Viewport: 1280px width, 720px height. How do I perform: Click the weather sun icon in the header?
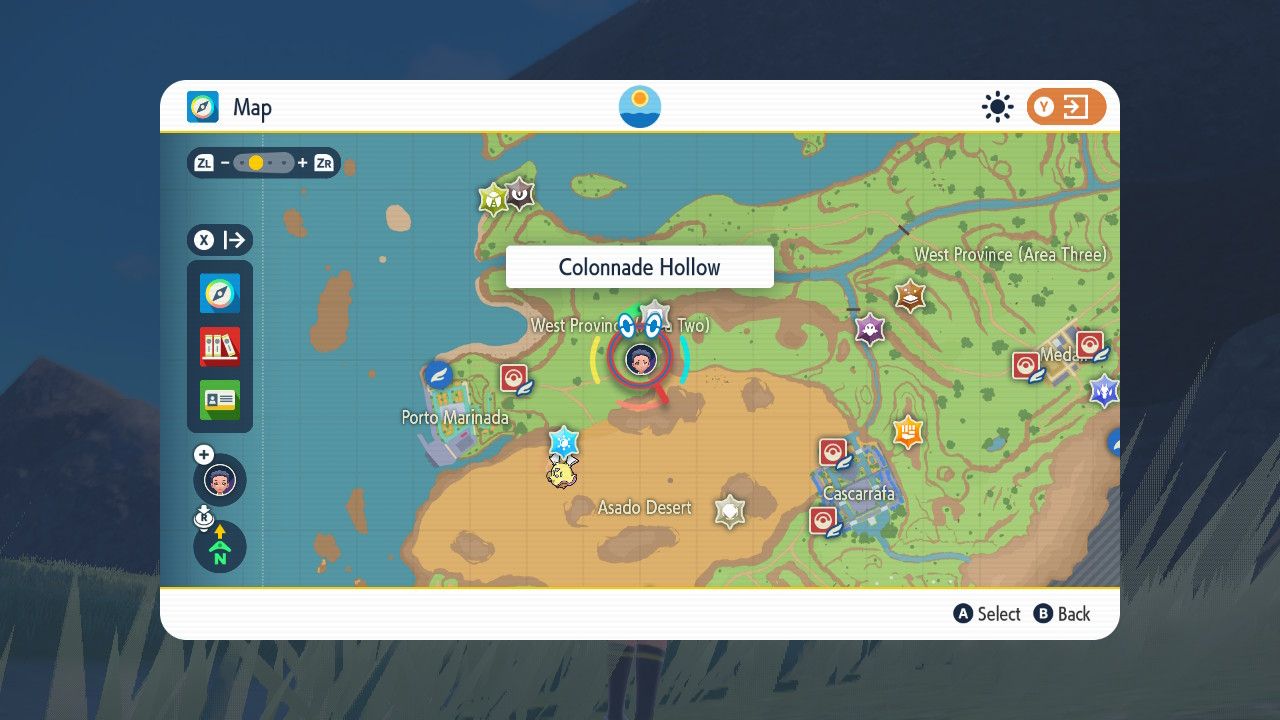point(996,108)
